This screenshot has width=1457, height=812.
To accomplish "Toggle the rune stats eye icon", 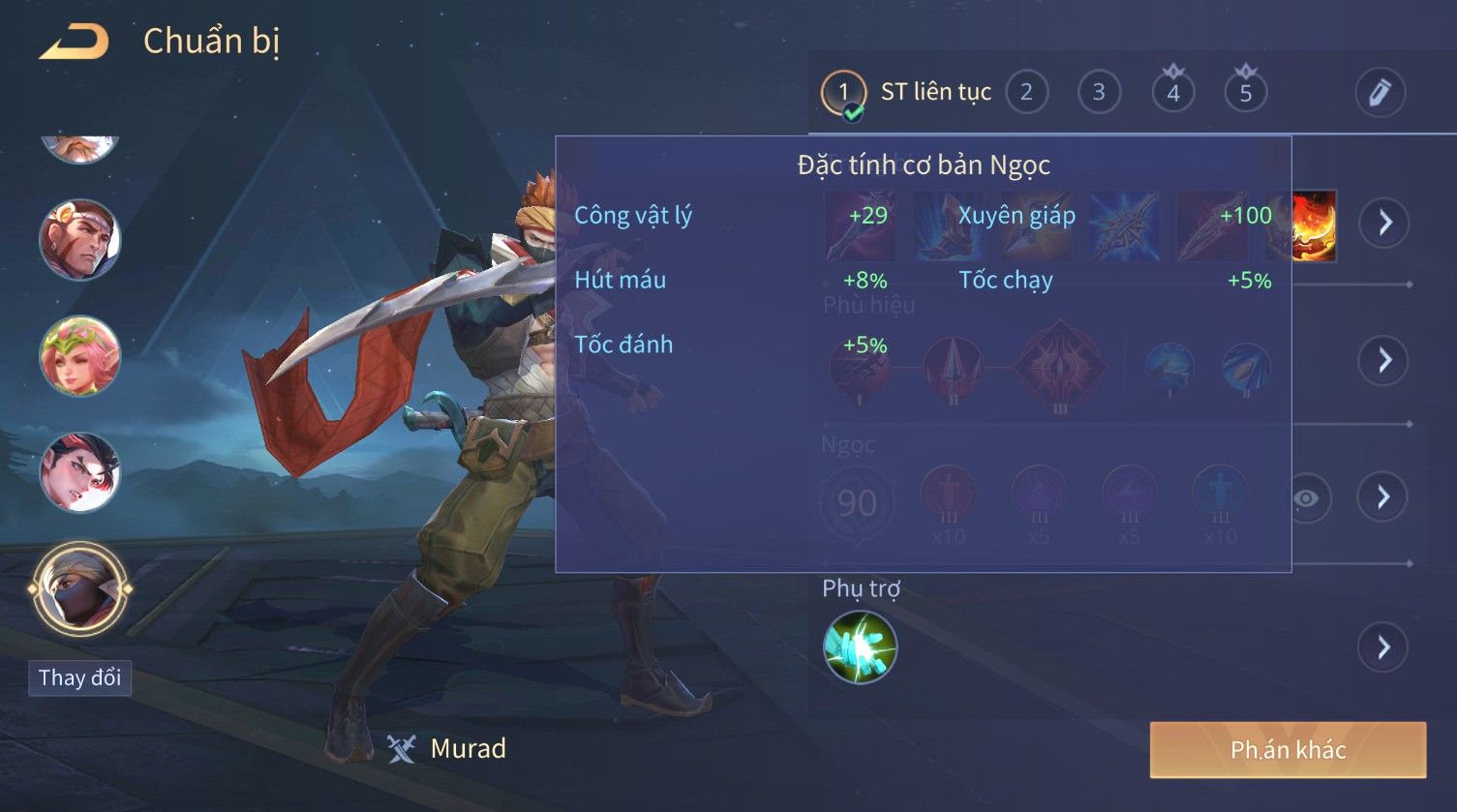I will click(x=1306, y=498).
